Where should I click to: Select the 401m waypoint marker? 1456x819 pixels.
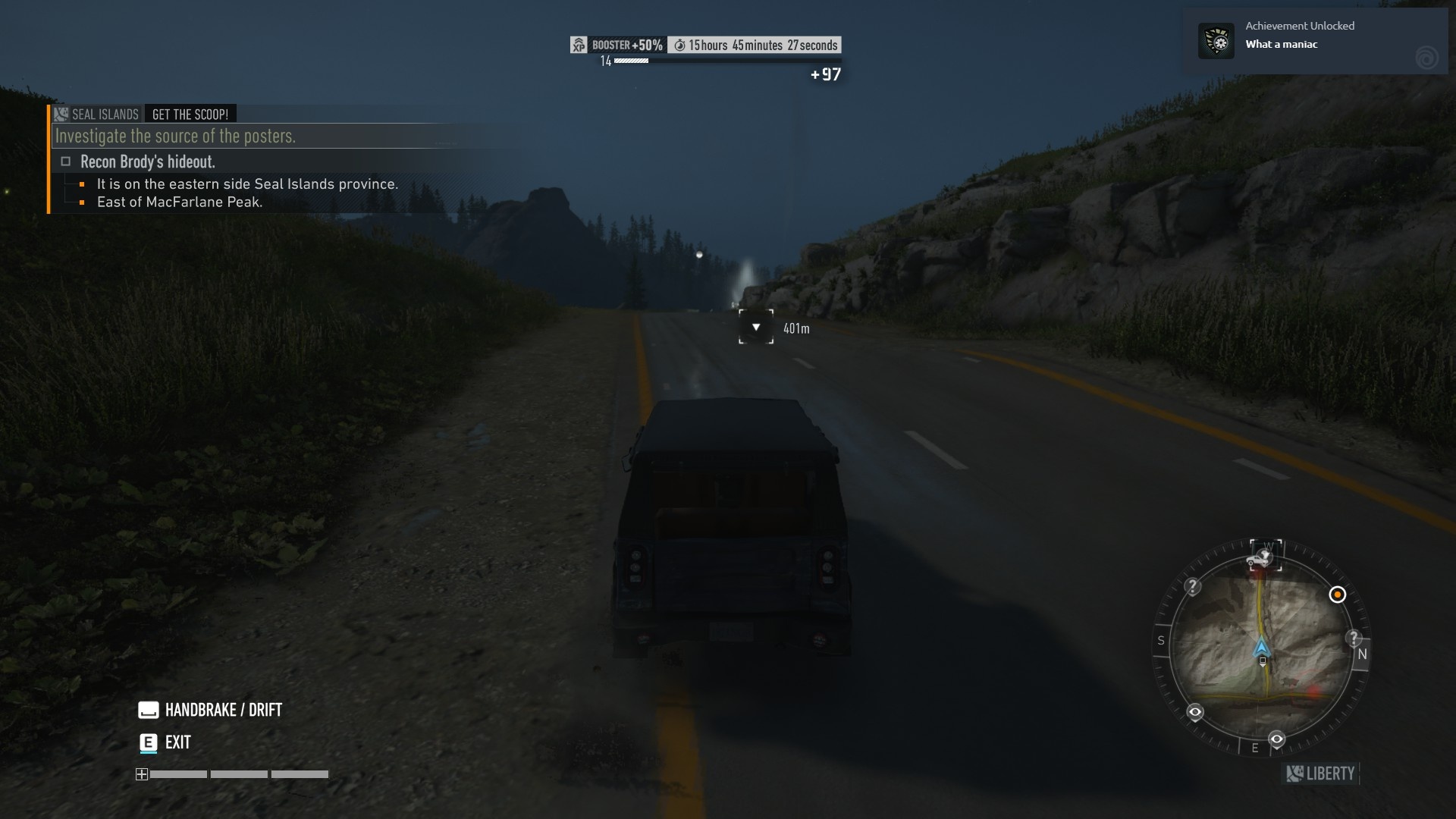[x=756, y=327]
